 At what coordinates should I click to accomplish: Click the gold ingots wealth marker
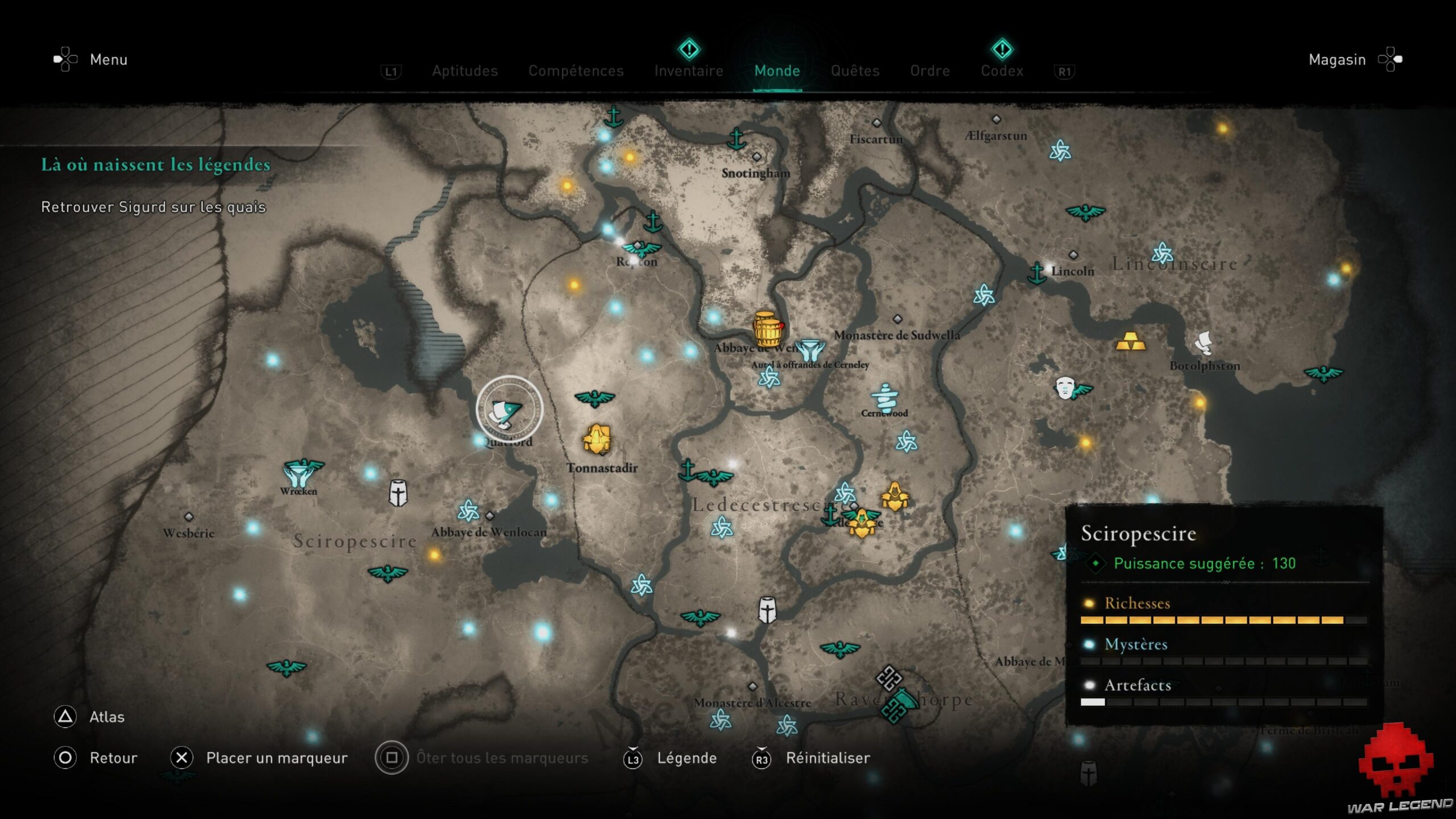tap(1130, 342)
